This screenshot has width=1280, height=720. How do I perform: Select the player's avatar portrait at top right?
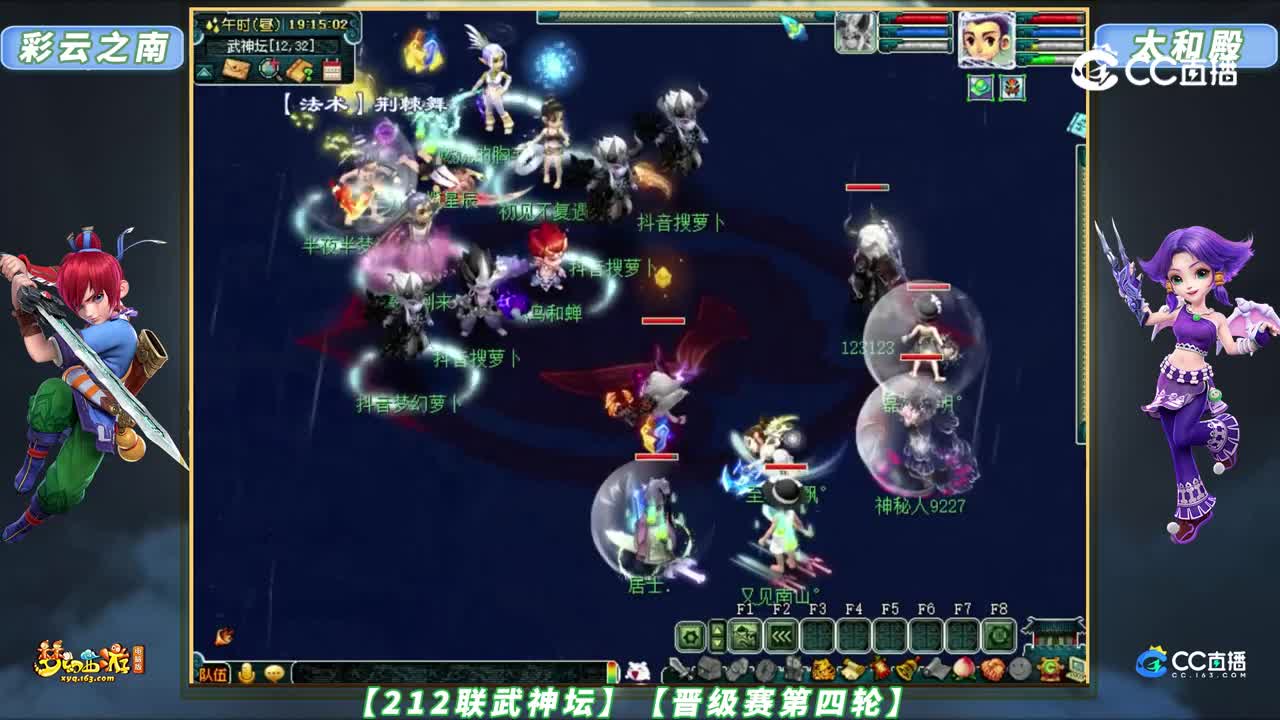(987, 40)
